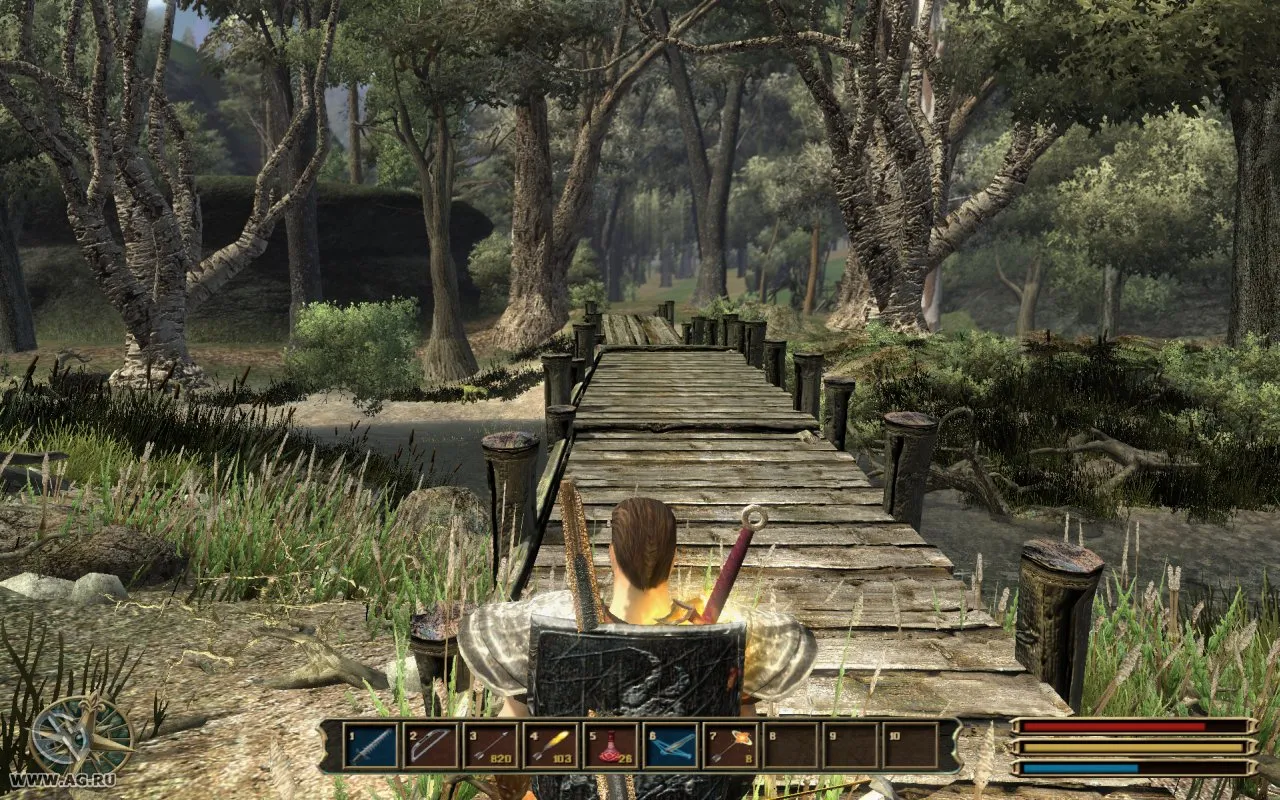Click the compass in the corner
The height and width of the screenshot is (800, 1280).
80,737
